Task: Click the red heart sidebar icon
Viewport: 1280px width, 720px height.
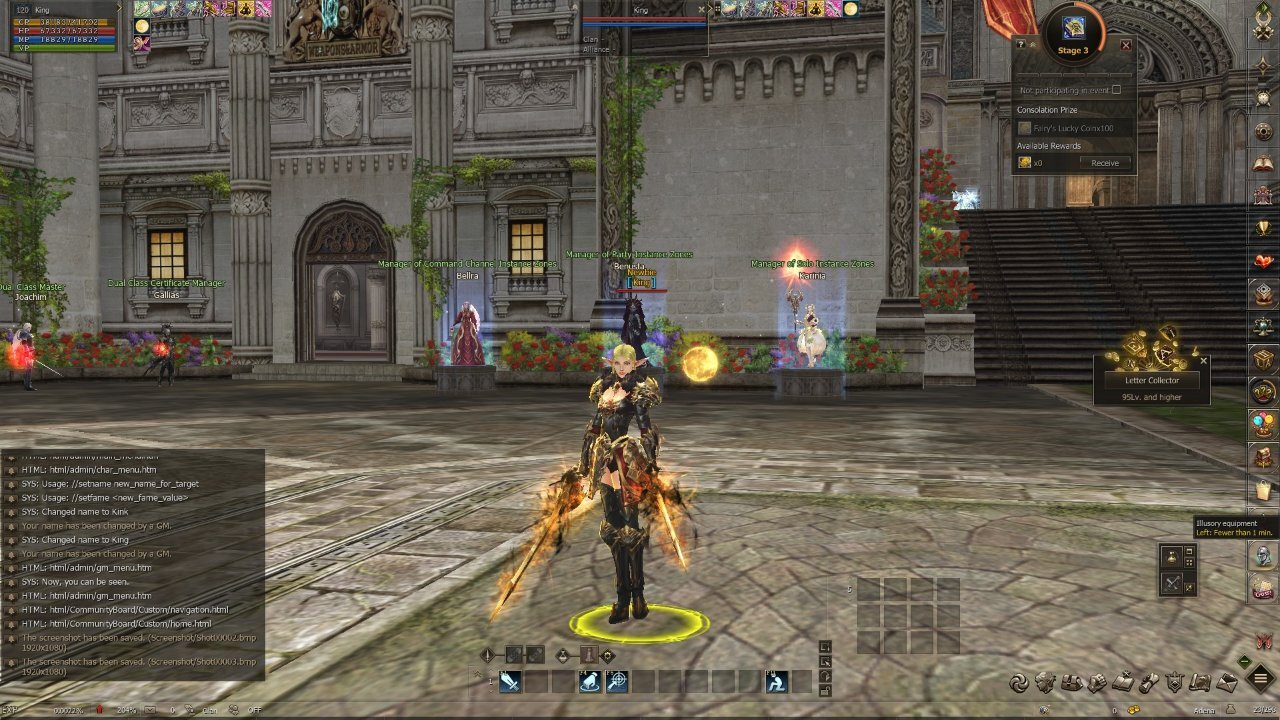Action: click(1264, 262)
